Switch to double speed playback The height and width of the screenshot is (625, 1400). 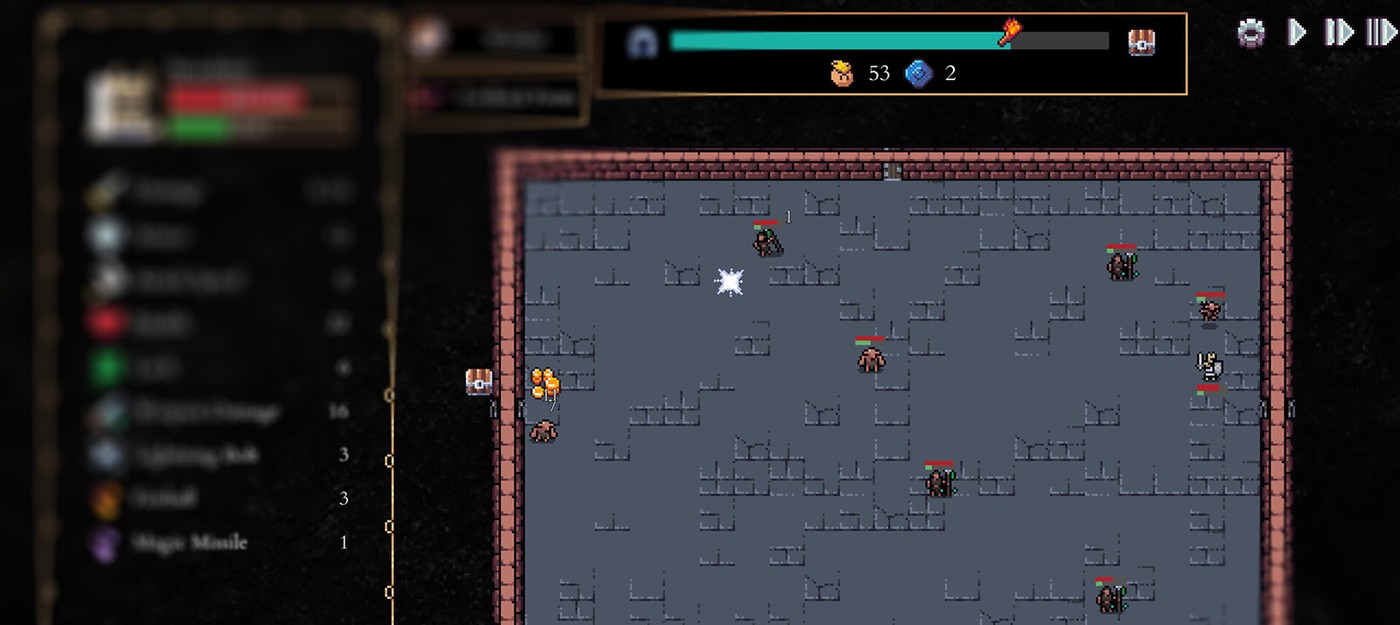coord(1338,33)
